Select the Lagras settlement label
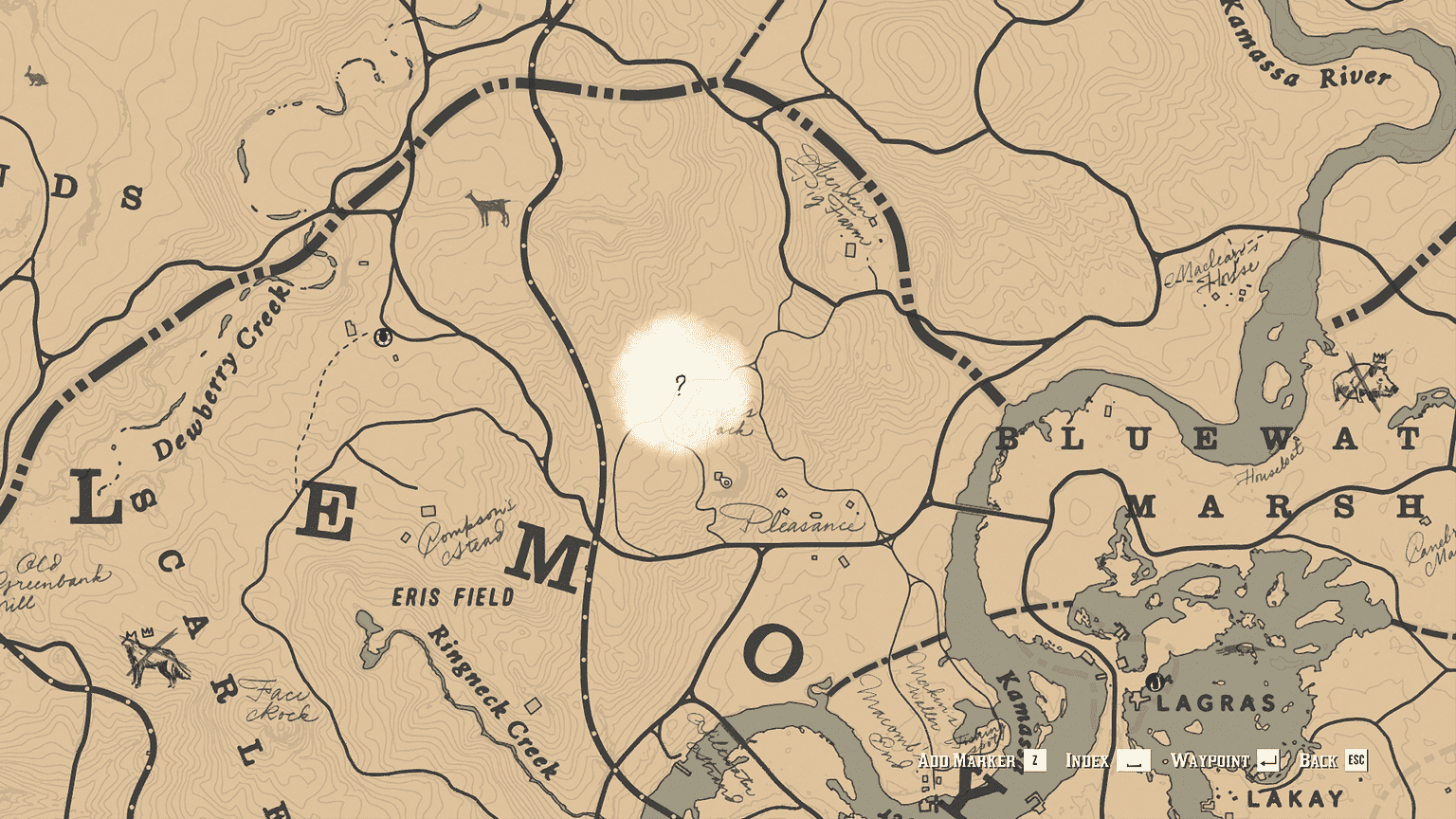 click(x=1216, y=702)
